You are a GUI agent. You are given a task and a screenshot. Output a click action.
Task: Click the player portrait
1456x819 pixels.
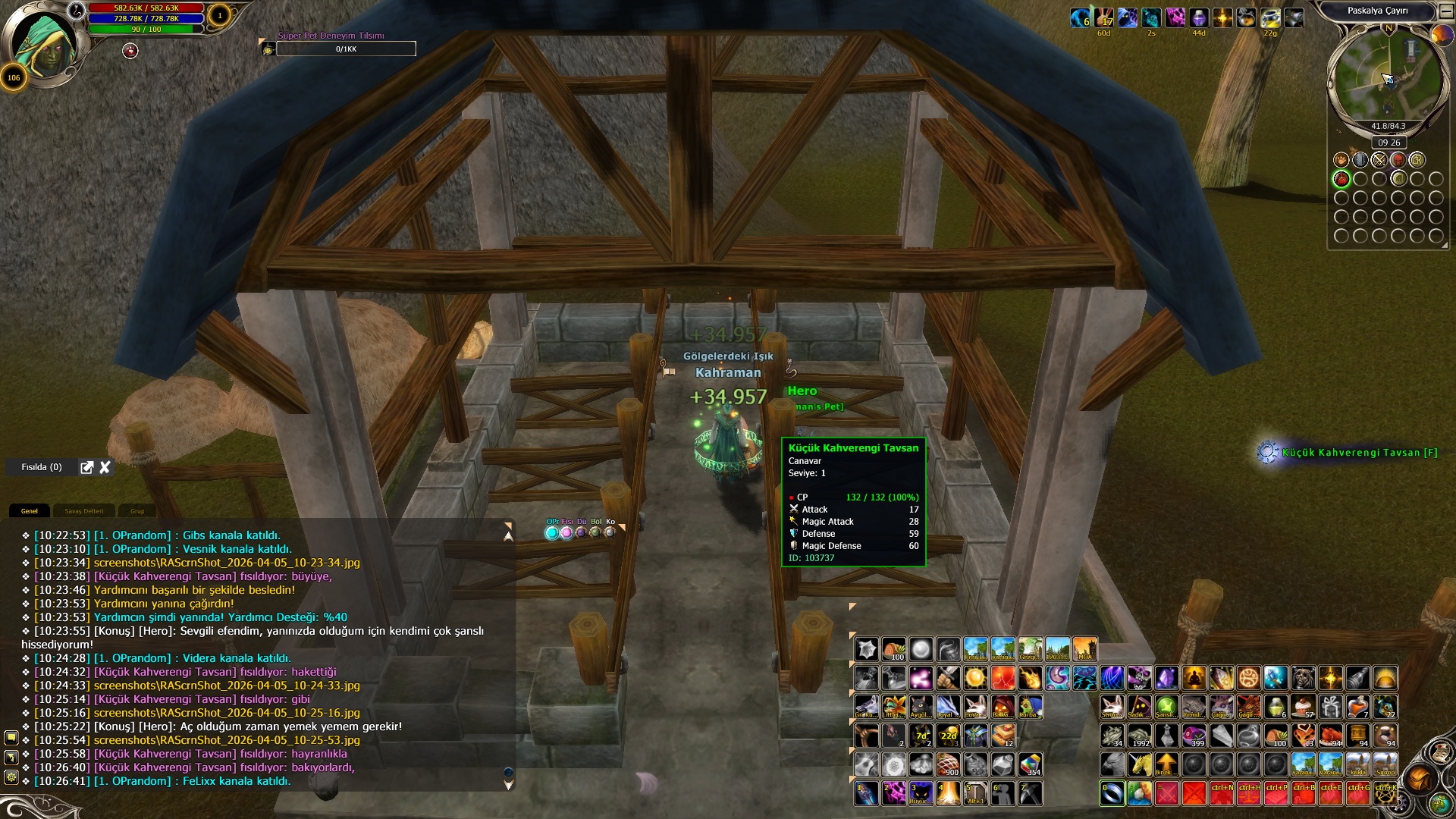pyautogui.click(x=47, y=47)
